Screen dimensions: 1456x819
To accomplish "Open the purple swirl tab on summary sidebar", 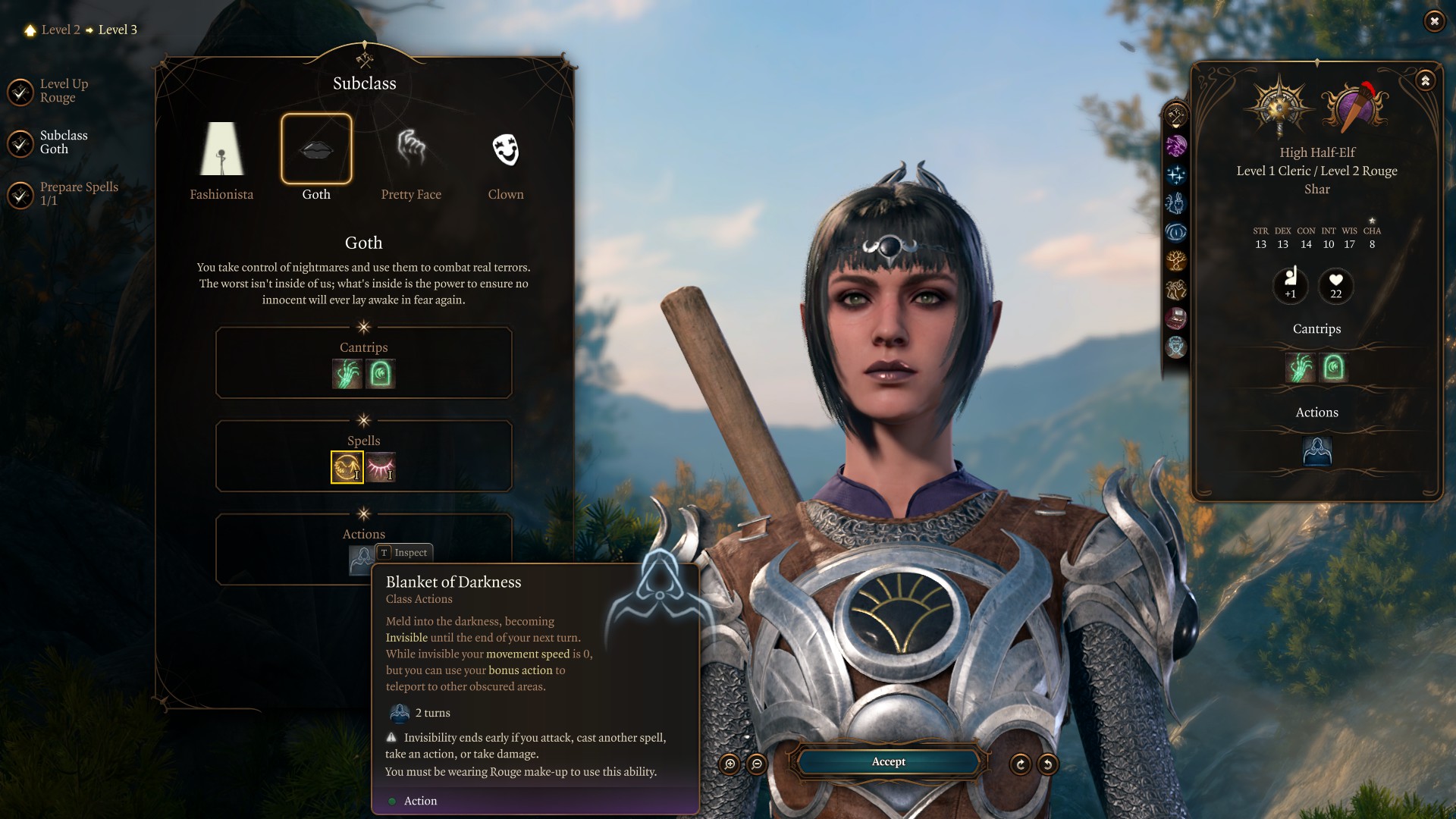I will point(1176,146).
